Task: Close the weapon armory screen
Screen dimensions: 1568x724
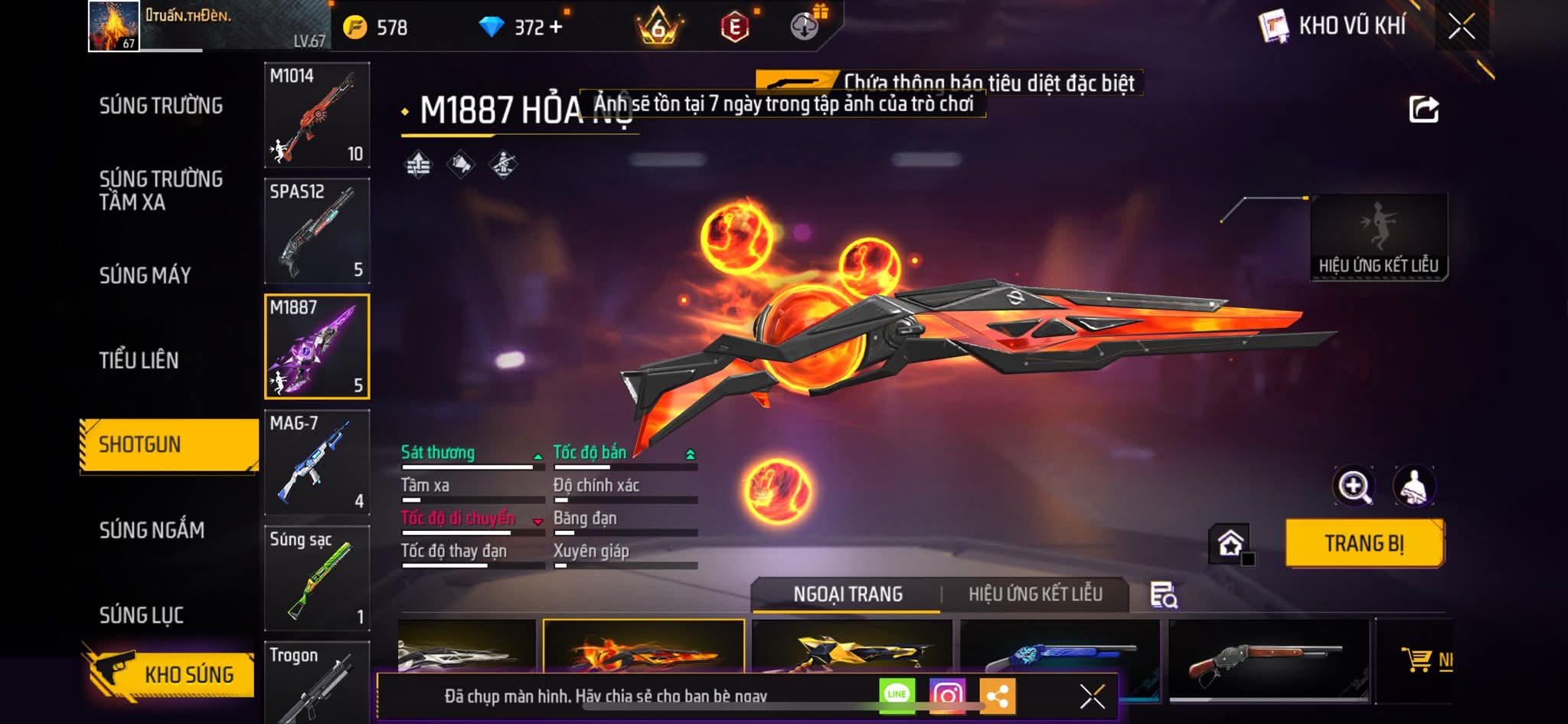Action: click(x=1461, y=27)
